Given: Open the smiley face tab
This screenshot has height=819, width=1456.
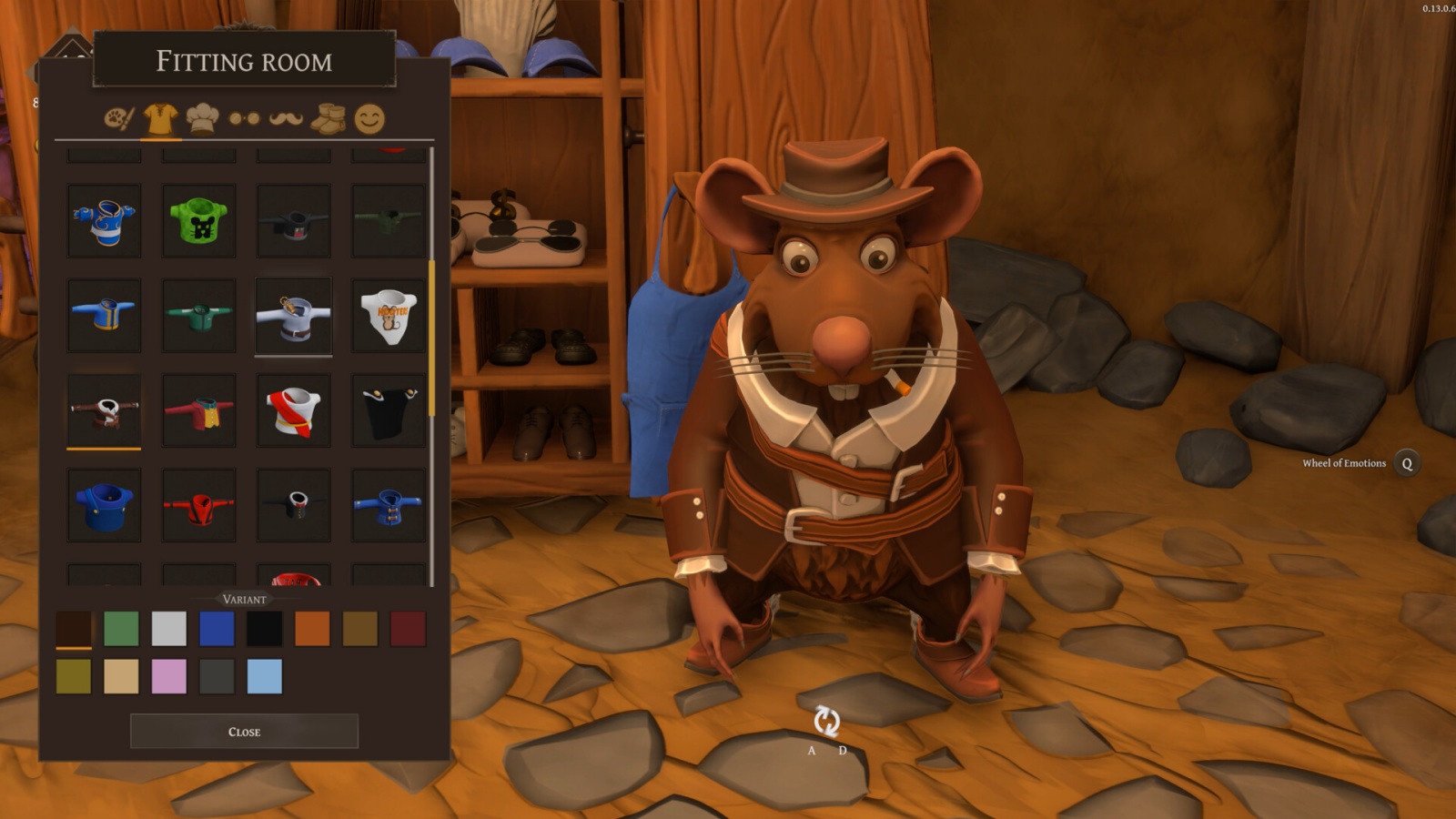Looking at the screenshot, I should [369, 118].
